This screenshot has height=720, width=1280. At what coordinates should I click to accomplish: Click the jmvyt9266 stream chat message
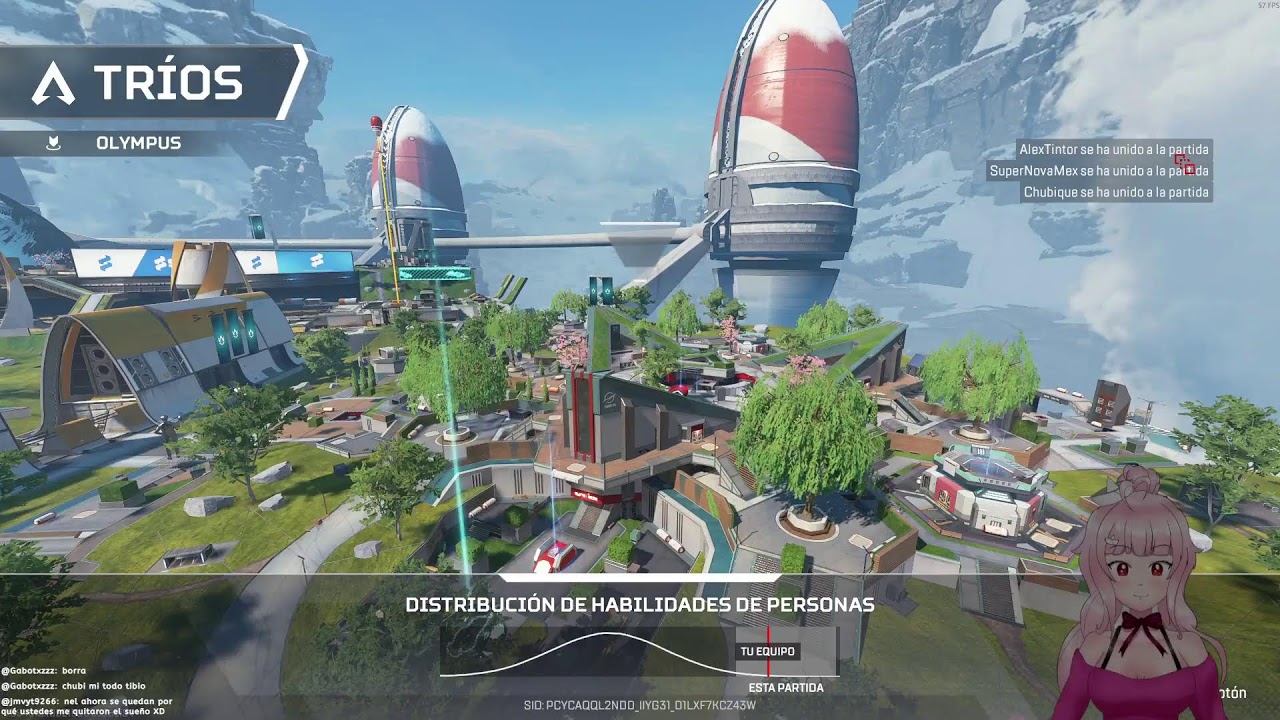point(88,708)
